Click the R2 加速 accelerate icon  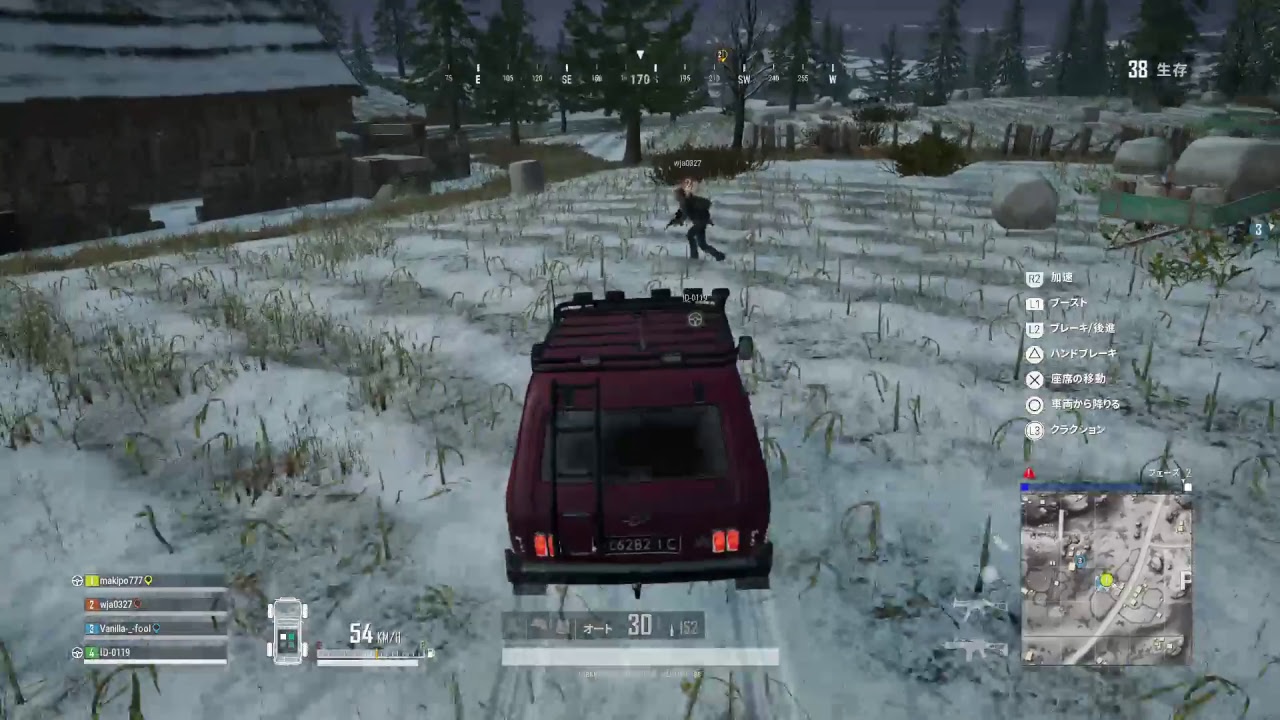pos(1036,278)
